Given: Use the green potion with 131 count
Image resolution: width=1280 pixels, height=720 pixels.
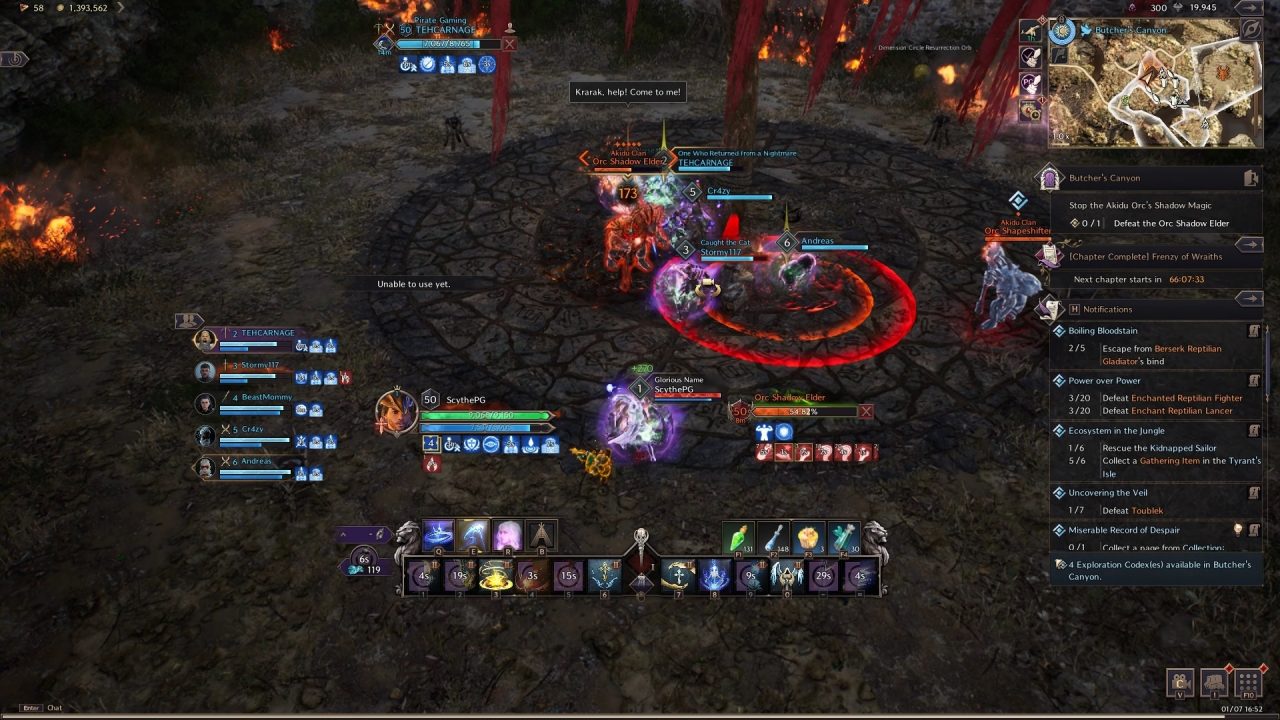Looking at the screenshot, I should pyautogui.click(x=738, y=538).
